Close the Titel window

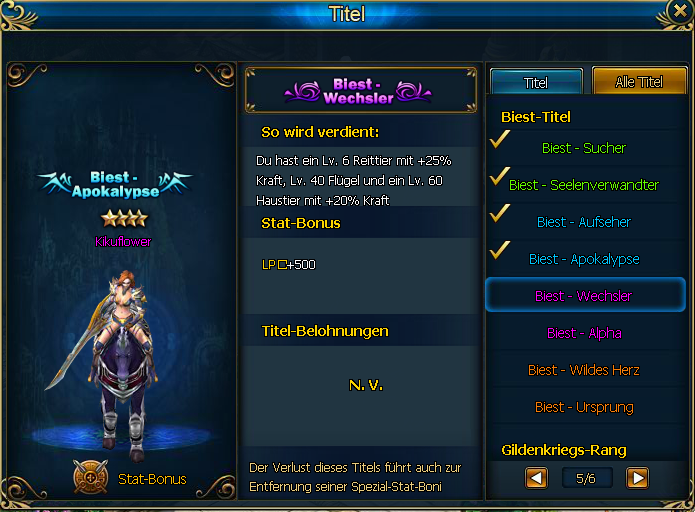(x=680, y=12)
